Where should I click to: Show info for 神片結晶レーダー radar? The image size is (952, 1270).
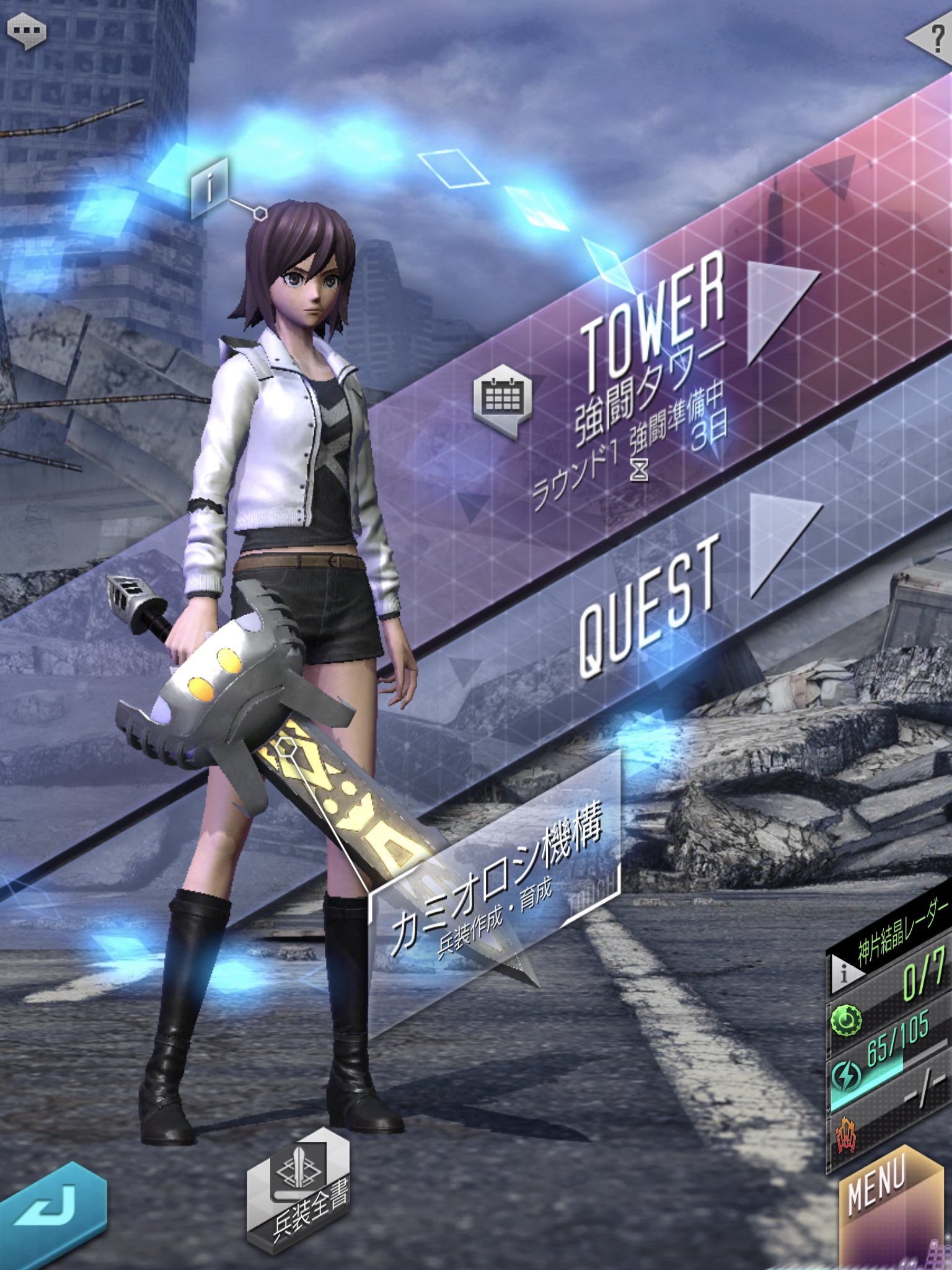click(844, 972)
